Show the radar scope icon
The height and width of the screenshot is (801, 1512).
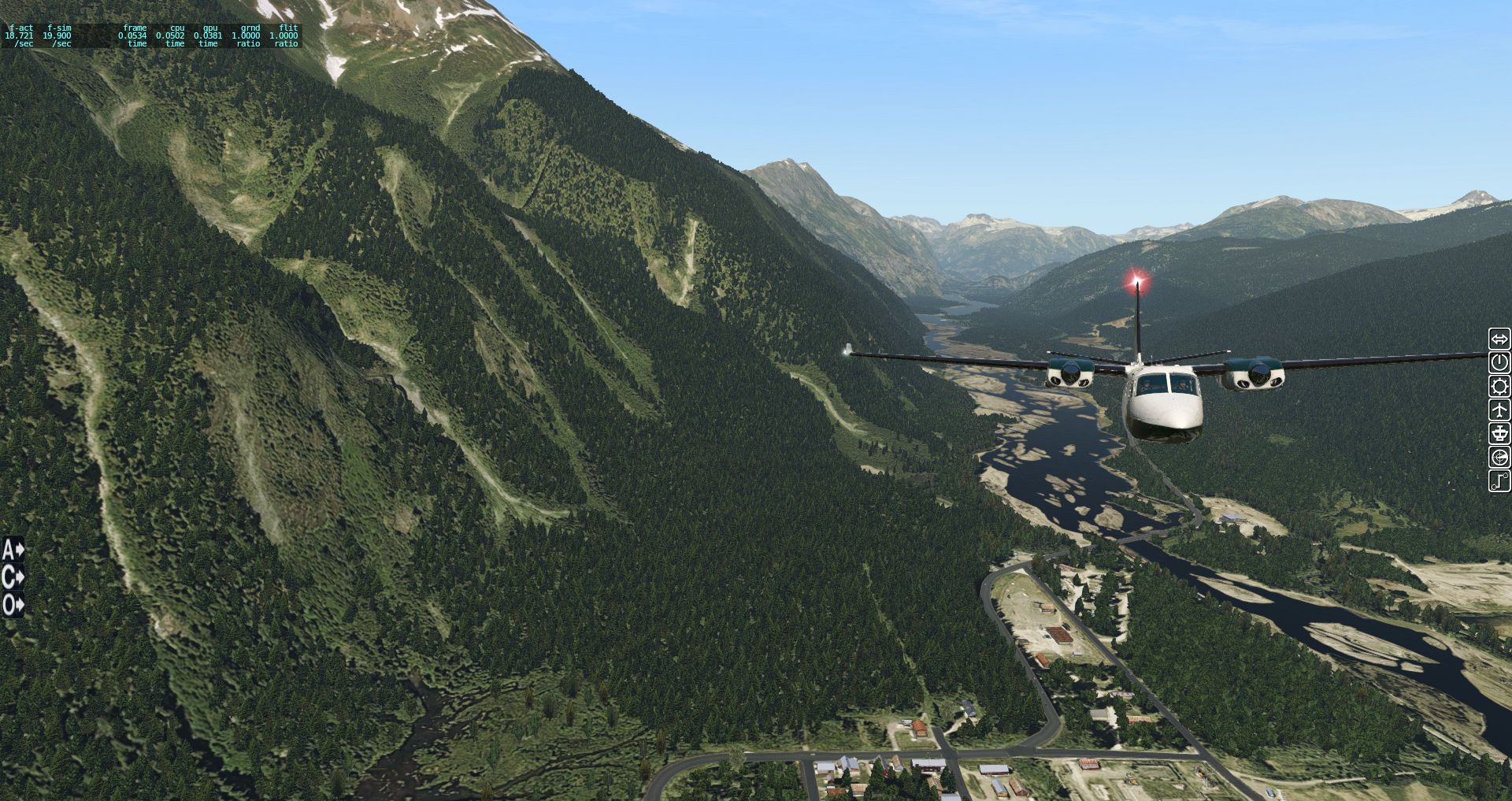point(1499,458)
